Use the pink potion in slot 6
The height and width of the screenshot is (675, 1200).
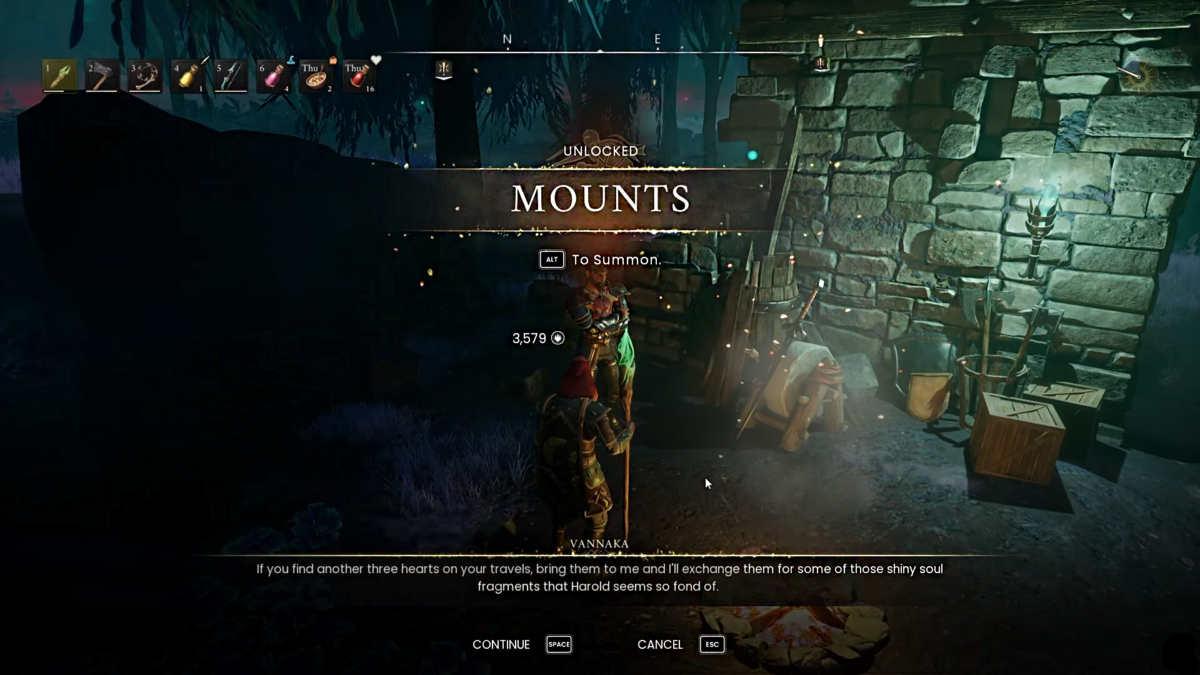point(273,76)
